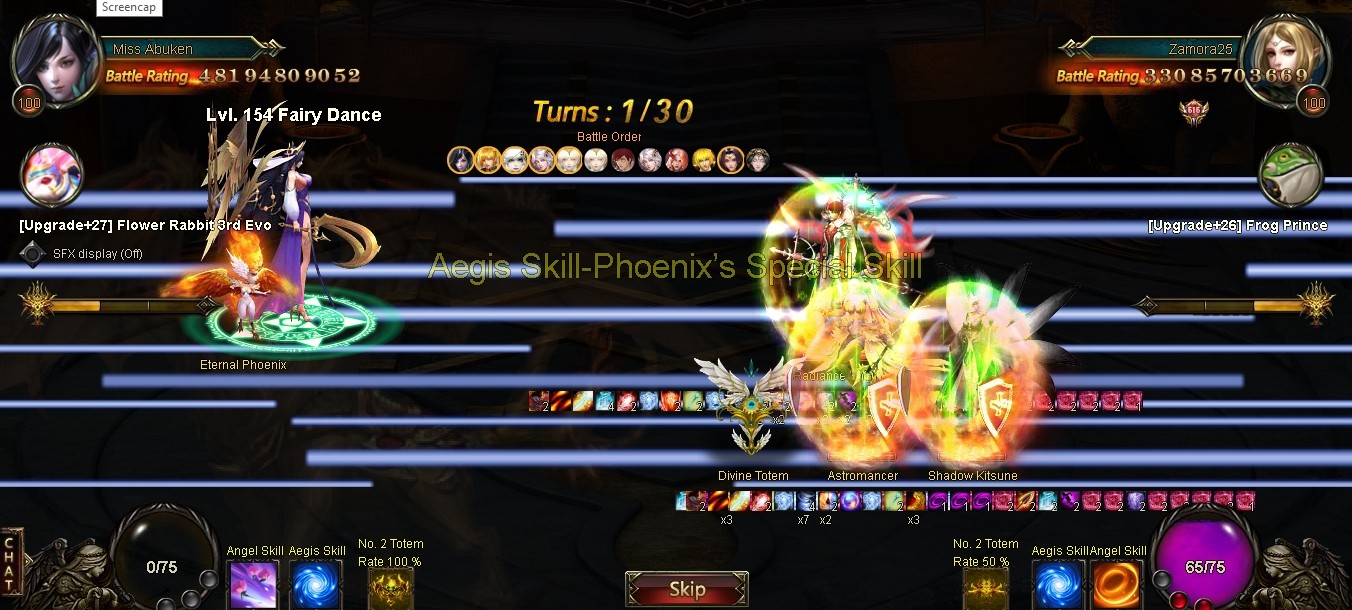Open the vertical CHAT panel tab
This screenshot has width=1352, height=610.
[10, 563]
